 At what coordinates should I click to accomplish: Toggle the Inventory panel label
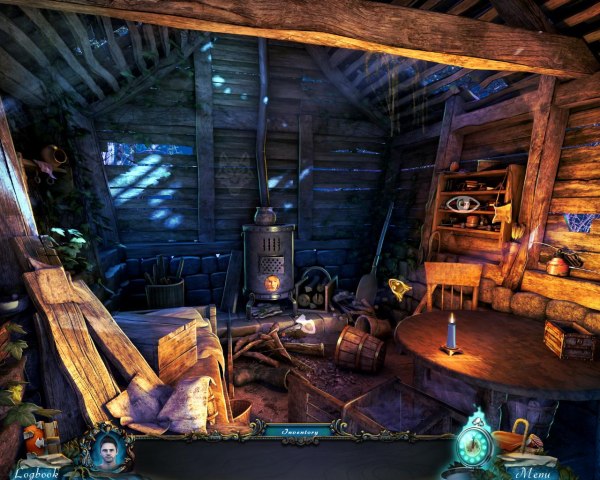point(299,431)
